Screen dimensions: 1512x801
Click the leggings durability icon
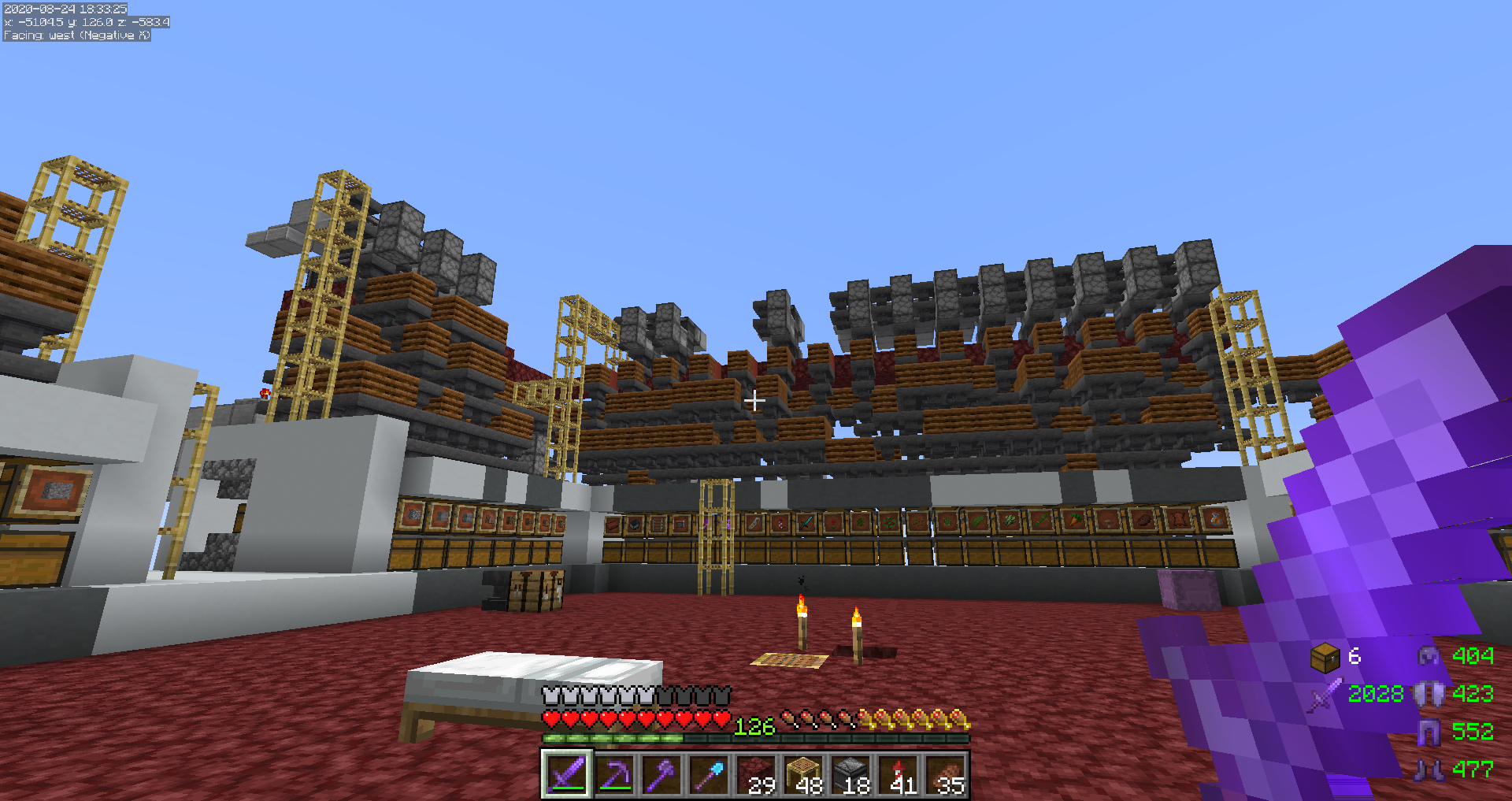coord(1429,732)
